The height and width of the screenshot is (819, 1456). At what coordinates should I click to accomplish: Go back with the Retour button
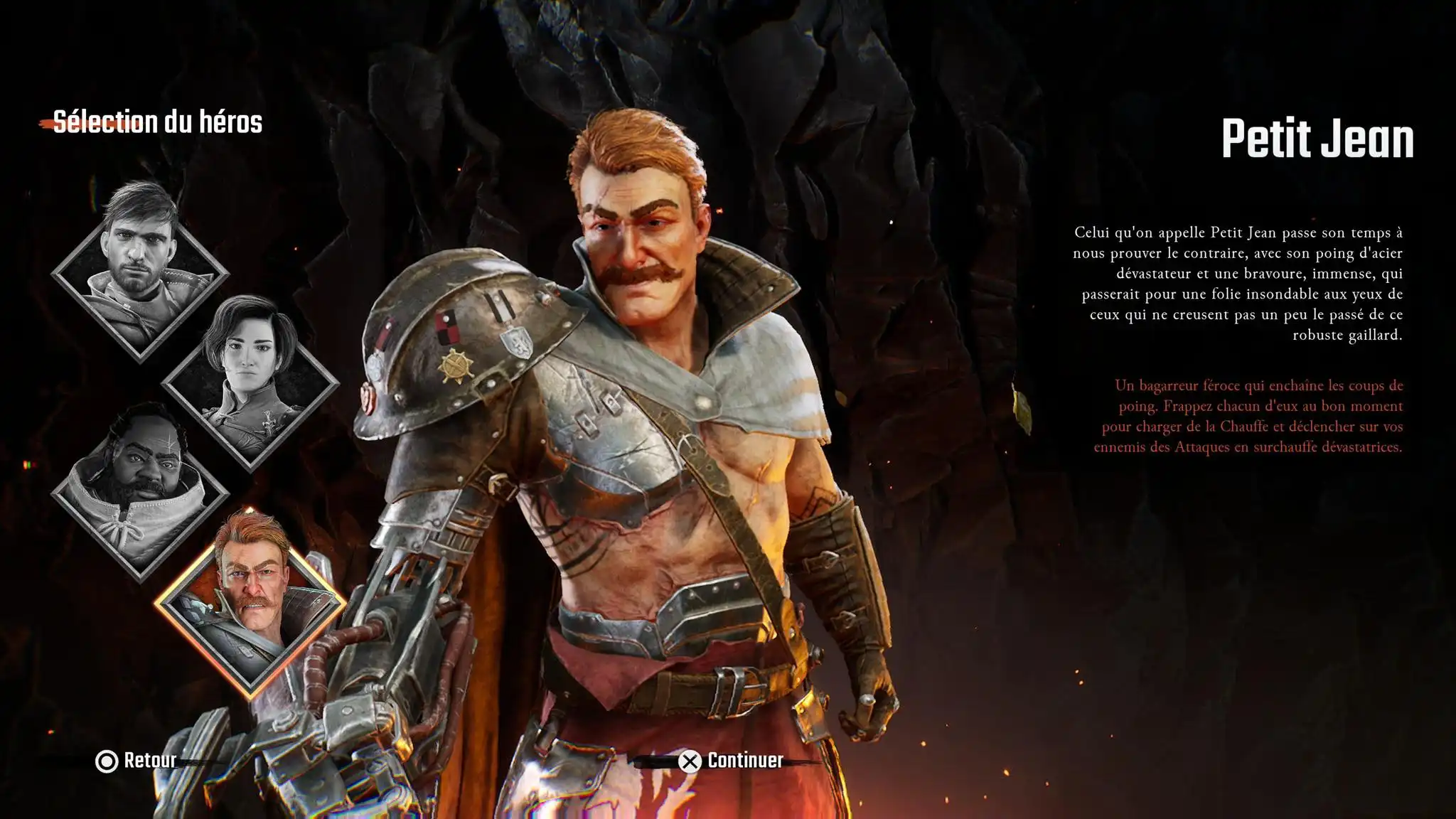(x=136, y=761)
